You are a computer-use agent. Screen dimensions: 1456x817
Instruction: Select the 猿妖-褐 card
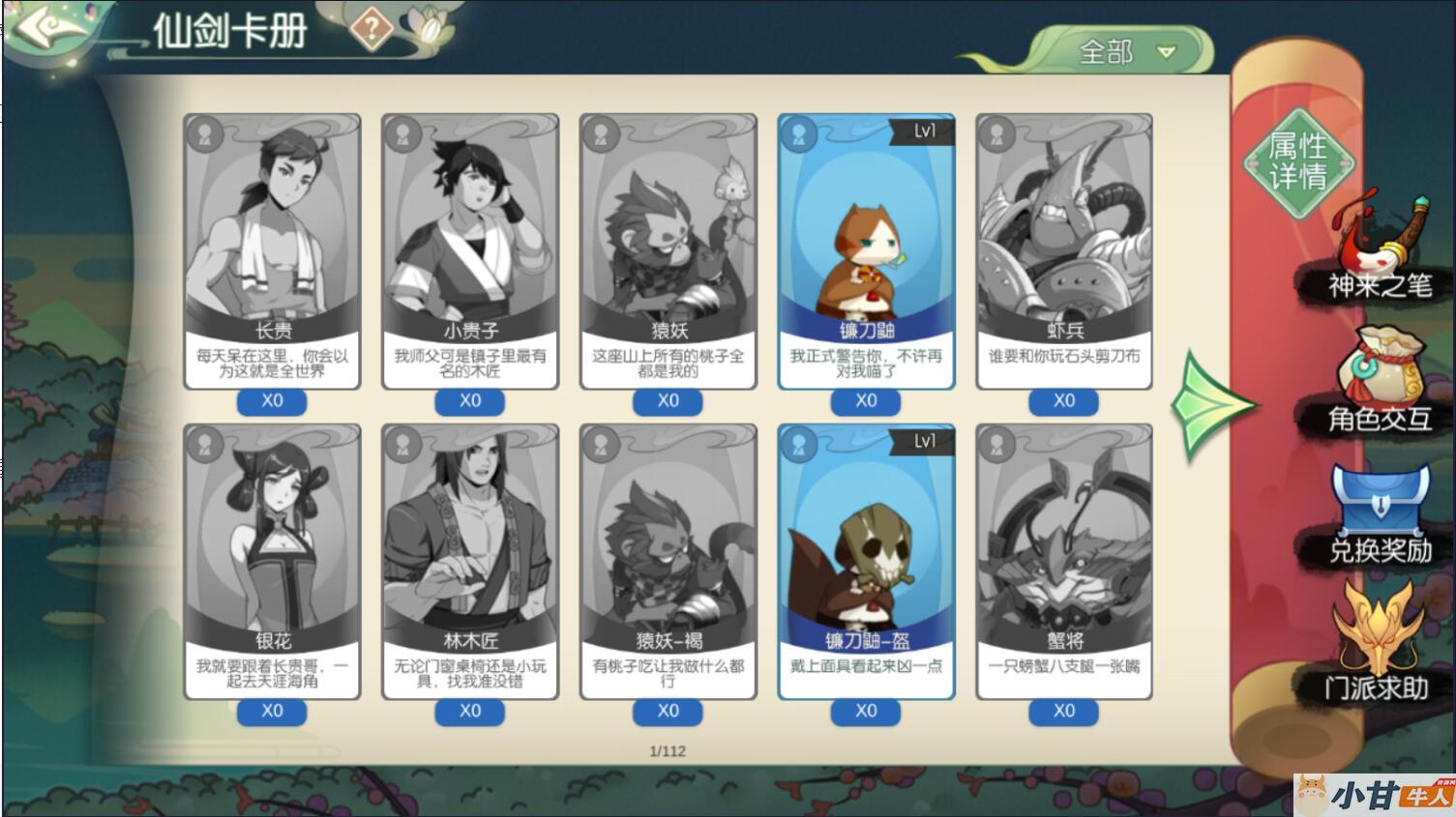[x=669, y=559]
